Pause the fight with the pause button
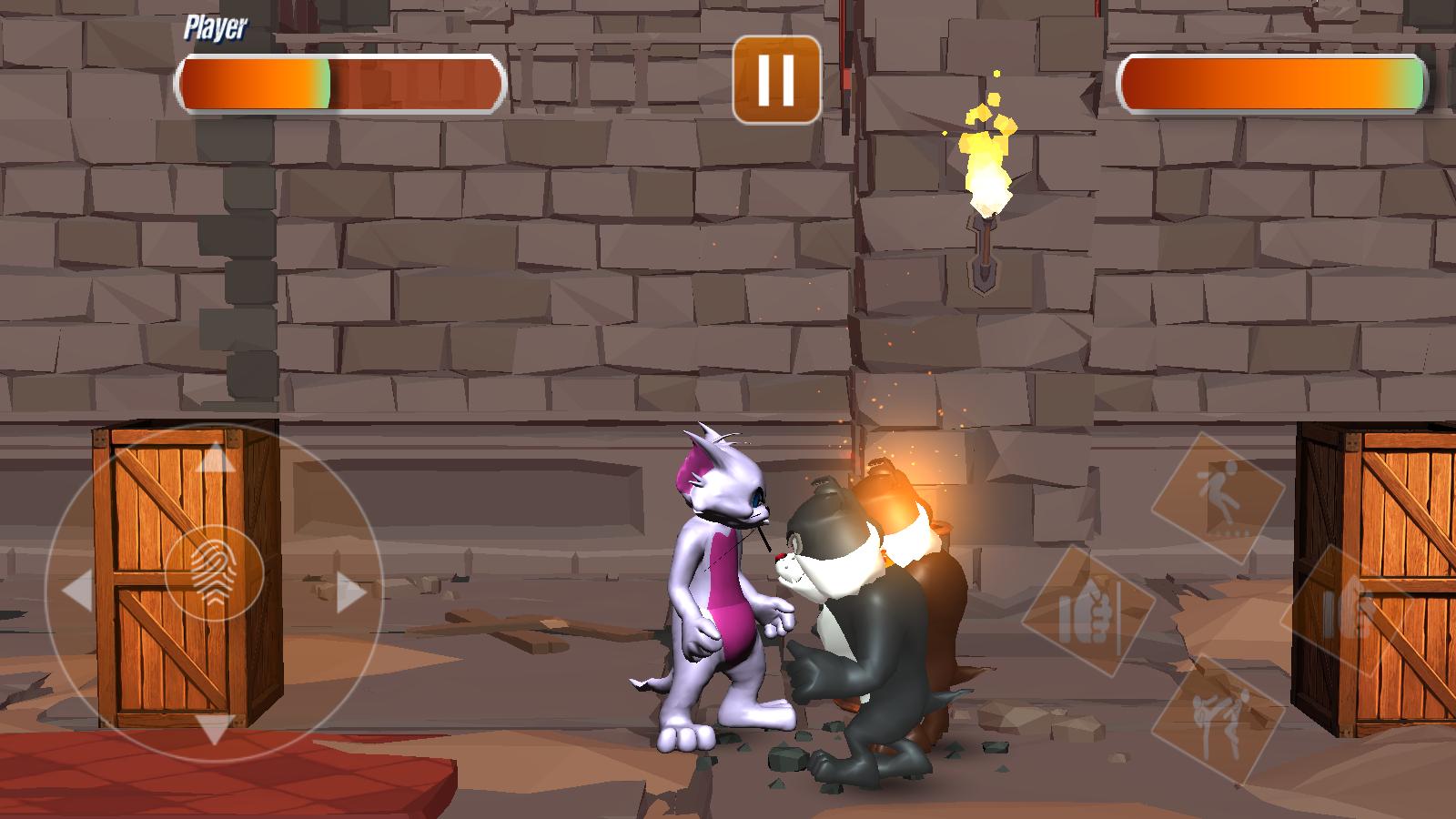The image size is (1456, 819). [x=776, y=79]
